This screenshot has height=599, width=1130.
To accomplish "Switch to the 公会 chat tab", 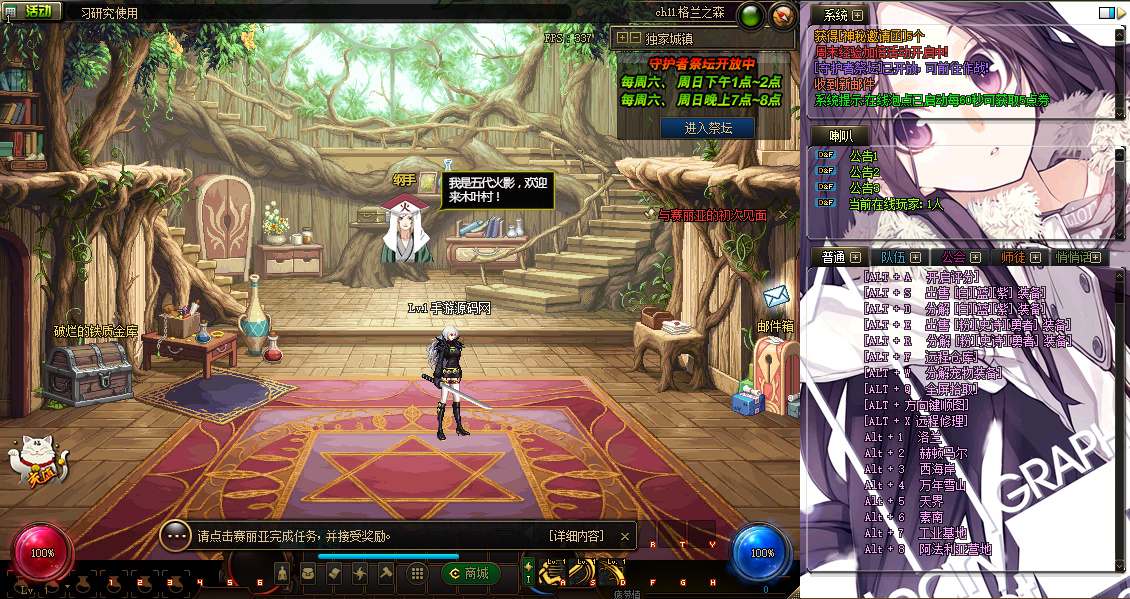I will click(x=962, y=257).
